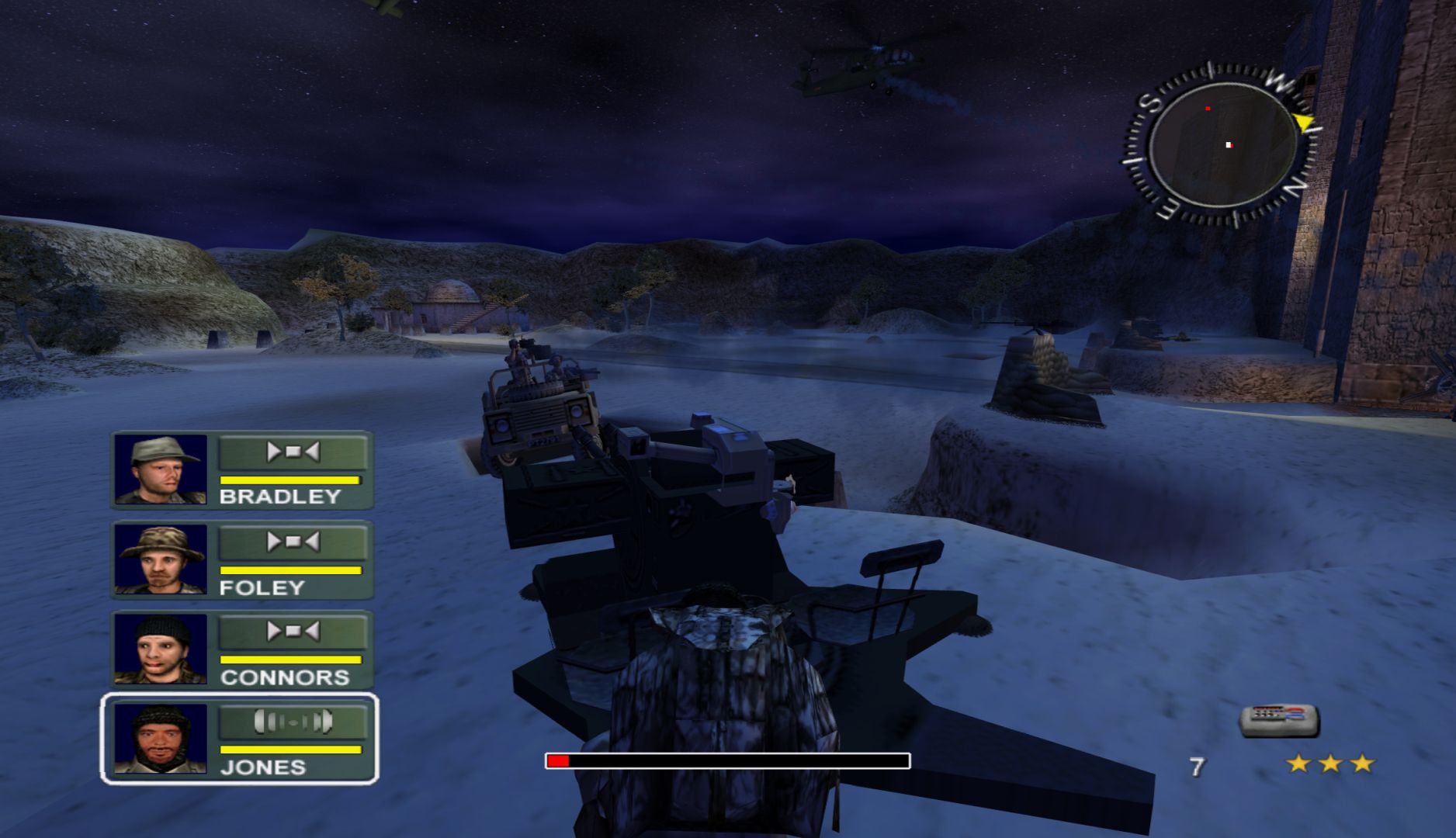Switch to Connors' portrait
Screen dimensions: 1456x838
coord(161,649)
